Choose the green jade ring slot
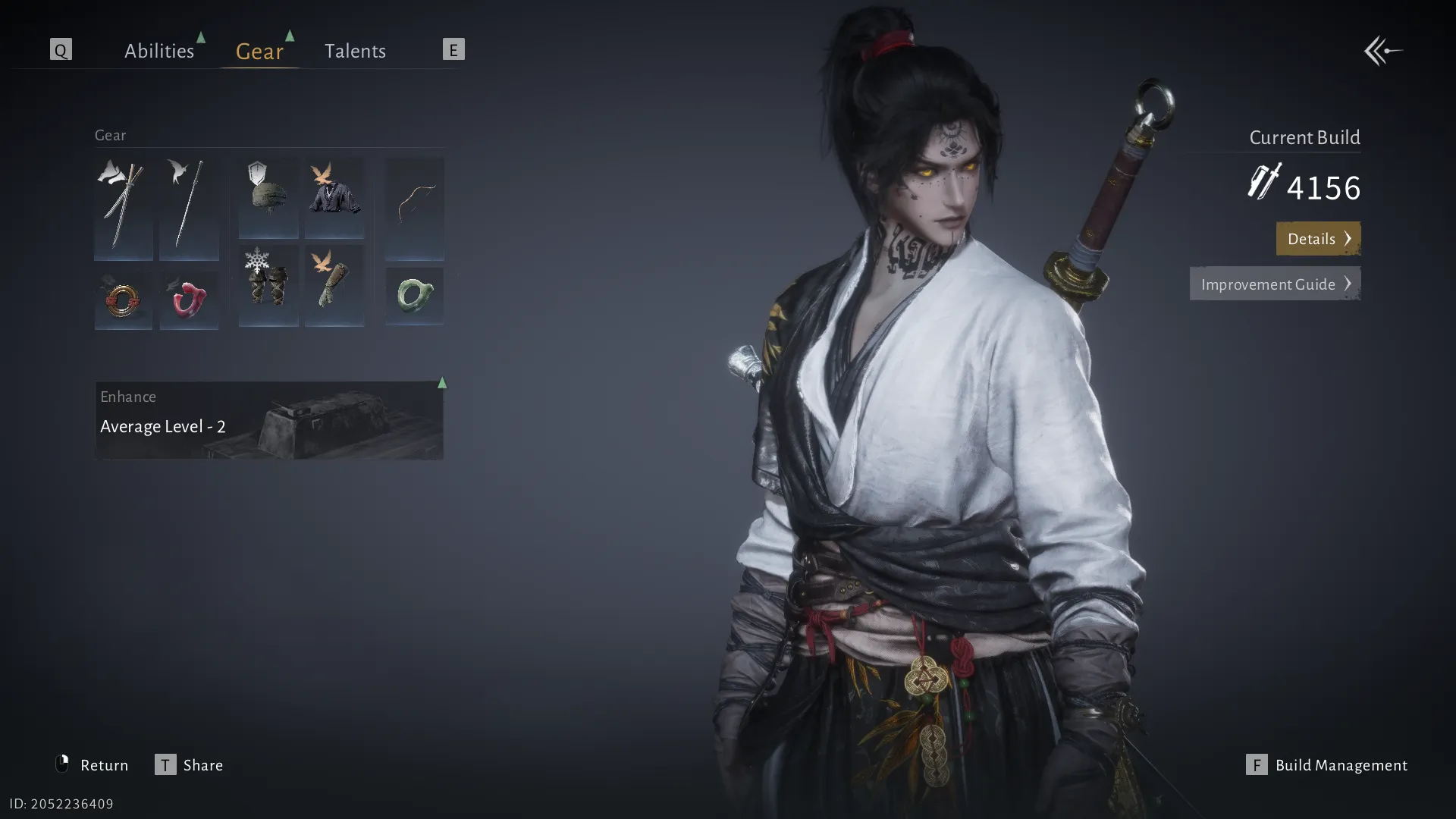 (414, 296)
